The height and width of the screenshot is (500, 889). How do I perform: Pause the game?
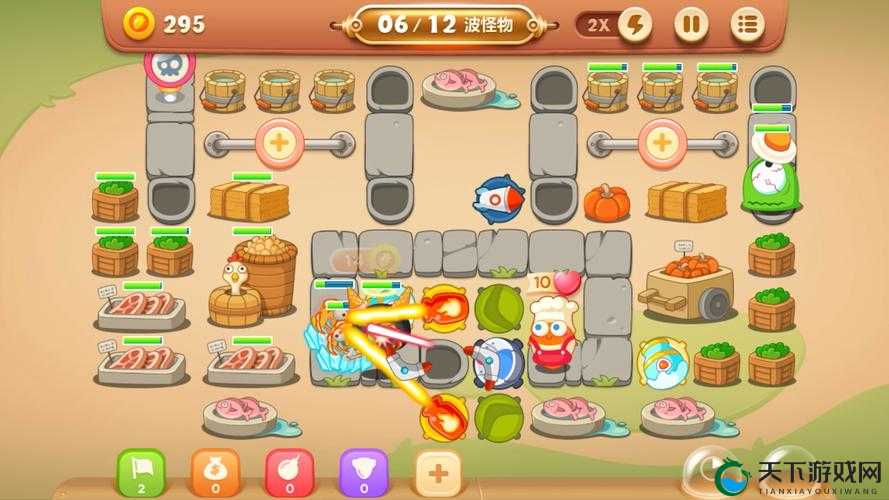690,24
